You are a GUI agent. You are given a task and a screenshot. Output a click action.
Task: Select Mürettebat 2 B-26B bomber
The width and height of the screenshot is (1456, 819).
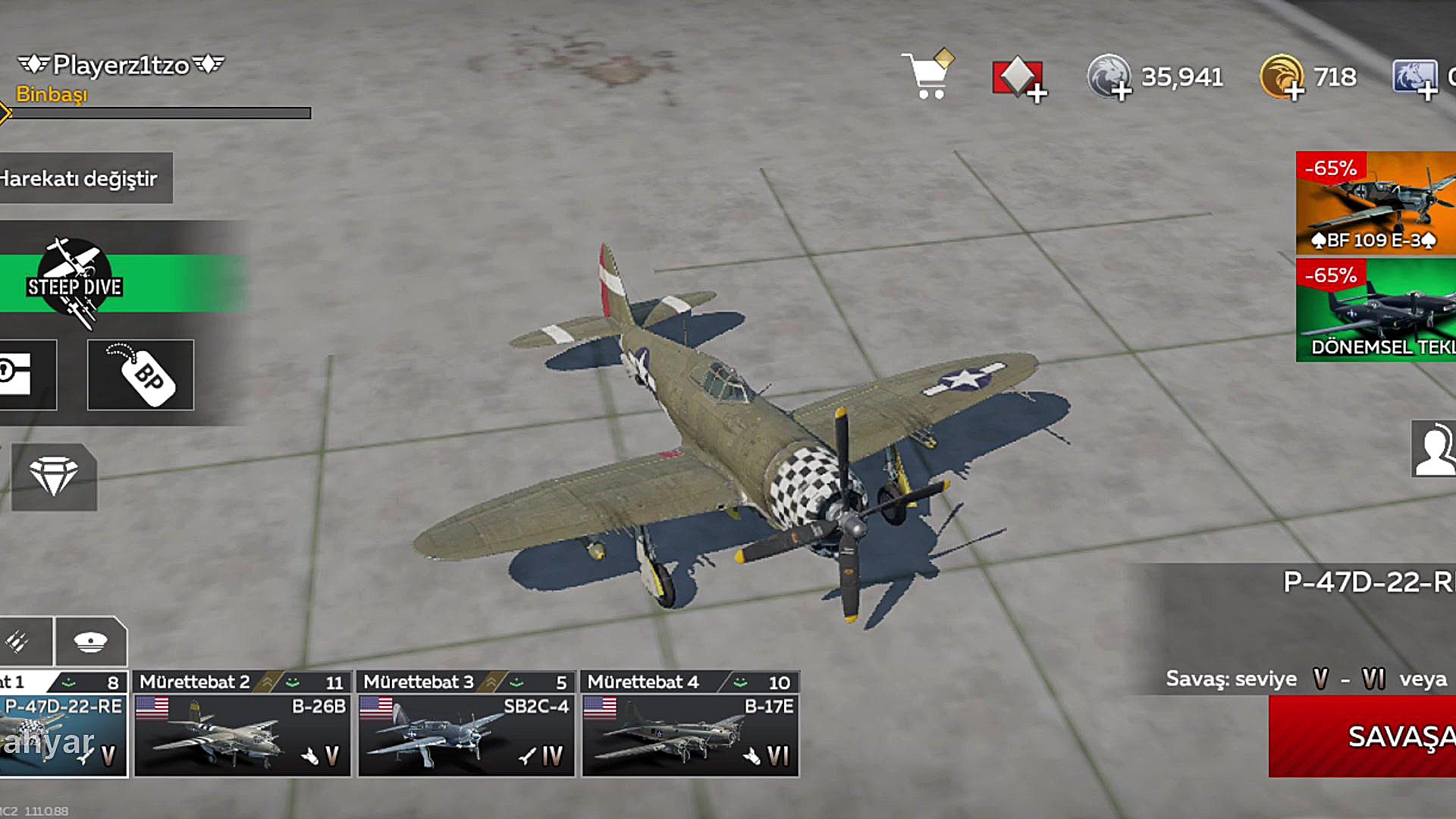[243, 724]
